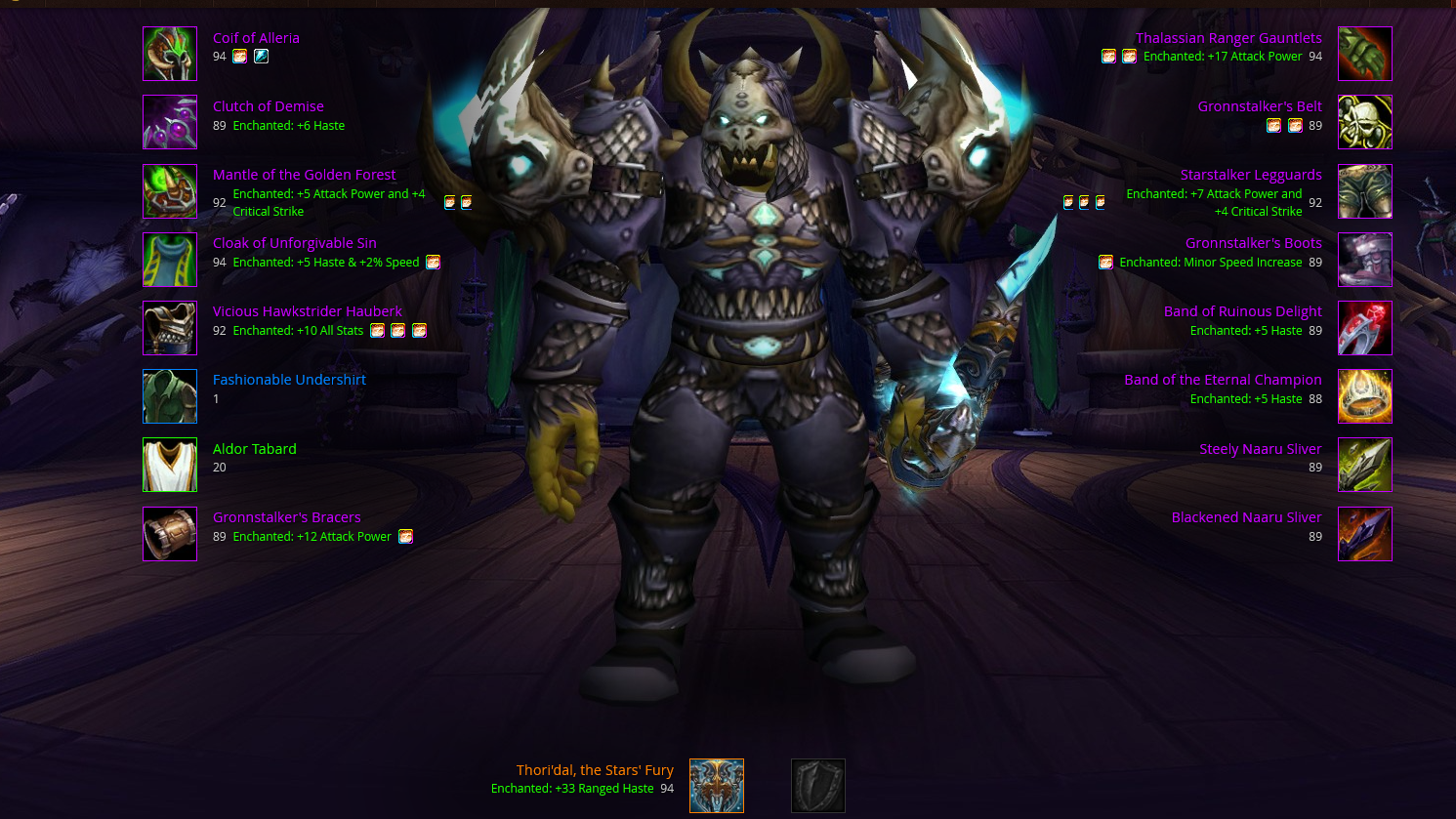Screen dimensions: 1456x819
Task: Open the Clutch of Demise necklace slot
Action: click(x=170, y=122)
